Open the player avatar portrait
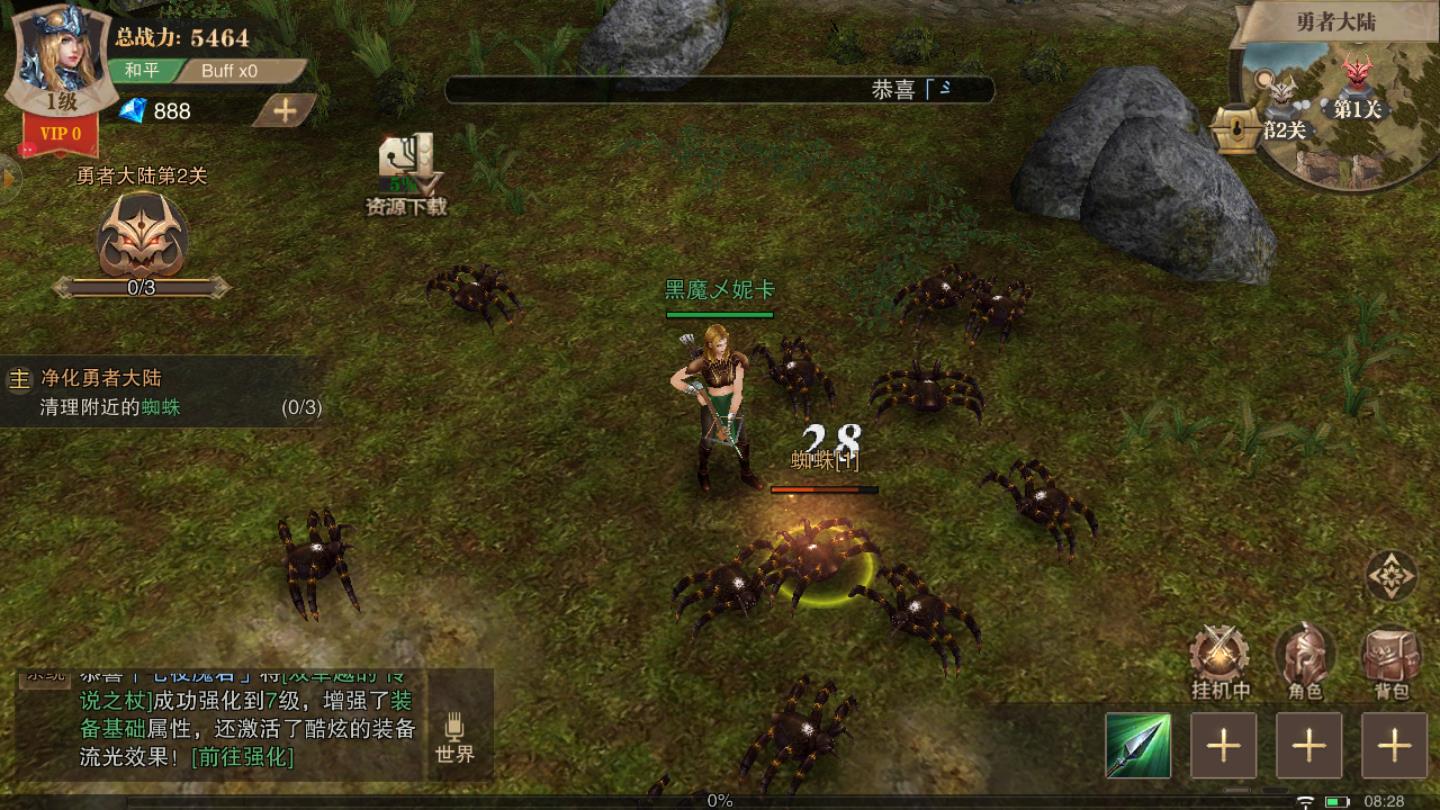 point(57,55)
